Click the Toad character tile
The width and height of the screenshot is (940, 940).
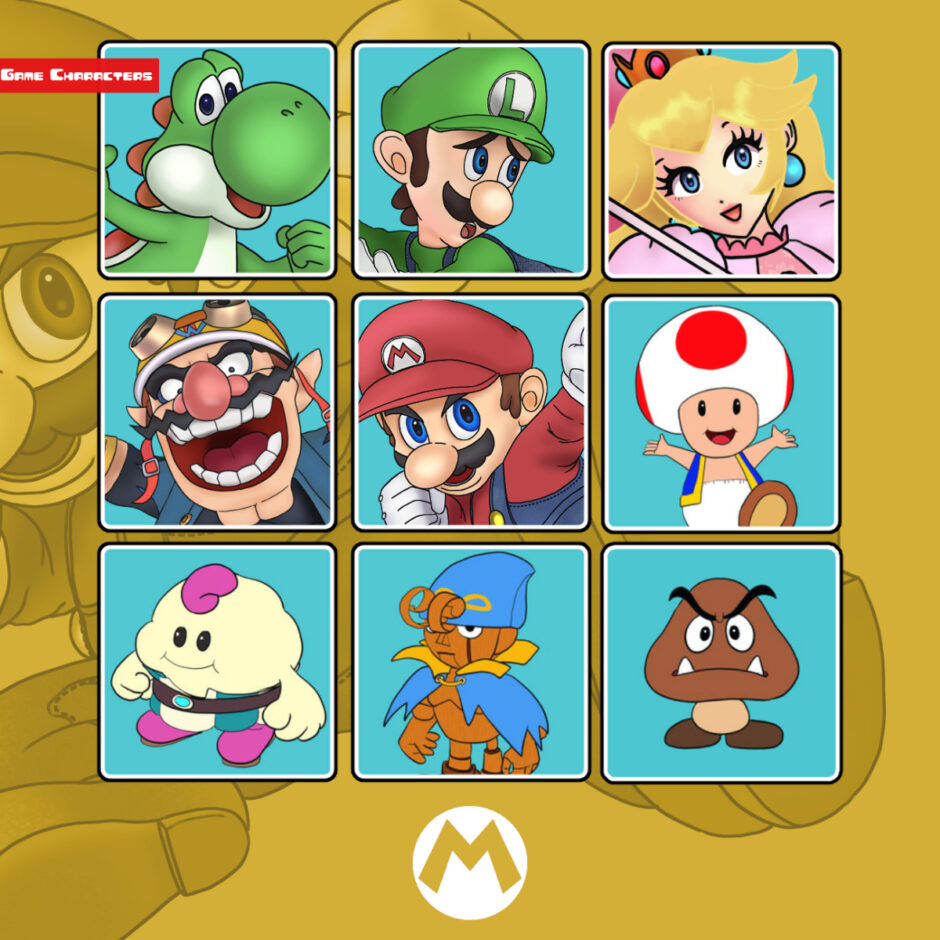(721, 411)
